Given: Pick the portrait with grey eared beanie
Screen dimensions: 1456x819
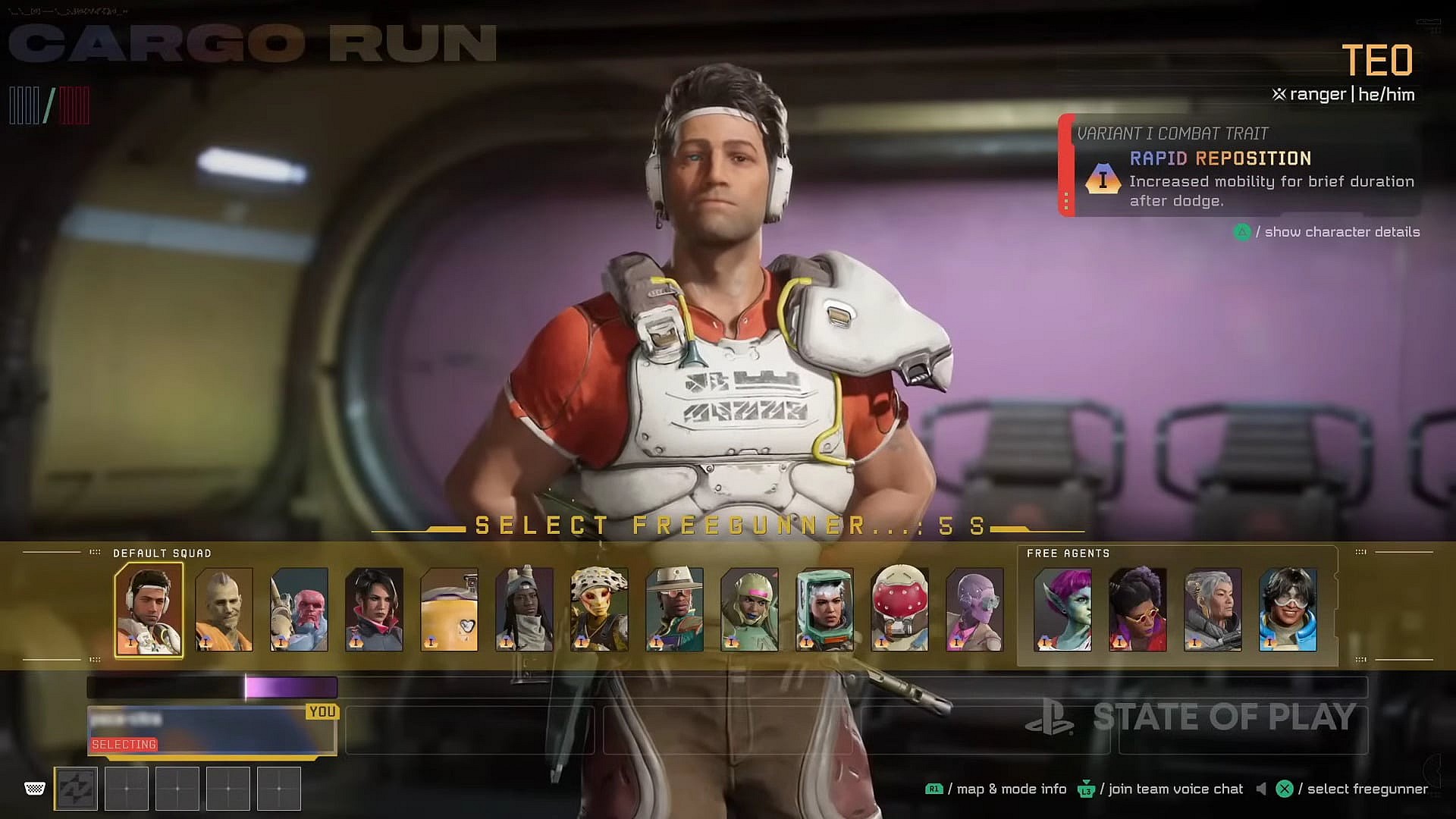Looking at the screenshot, I should (524, 610).
